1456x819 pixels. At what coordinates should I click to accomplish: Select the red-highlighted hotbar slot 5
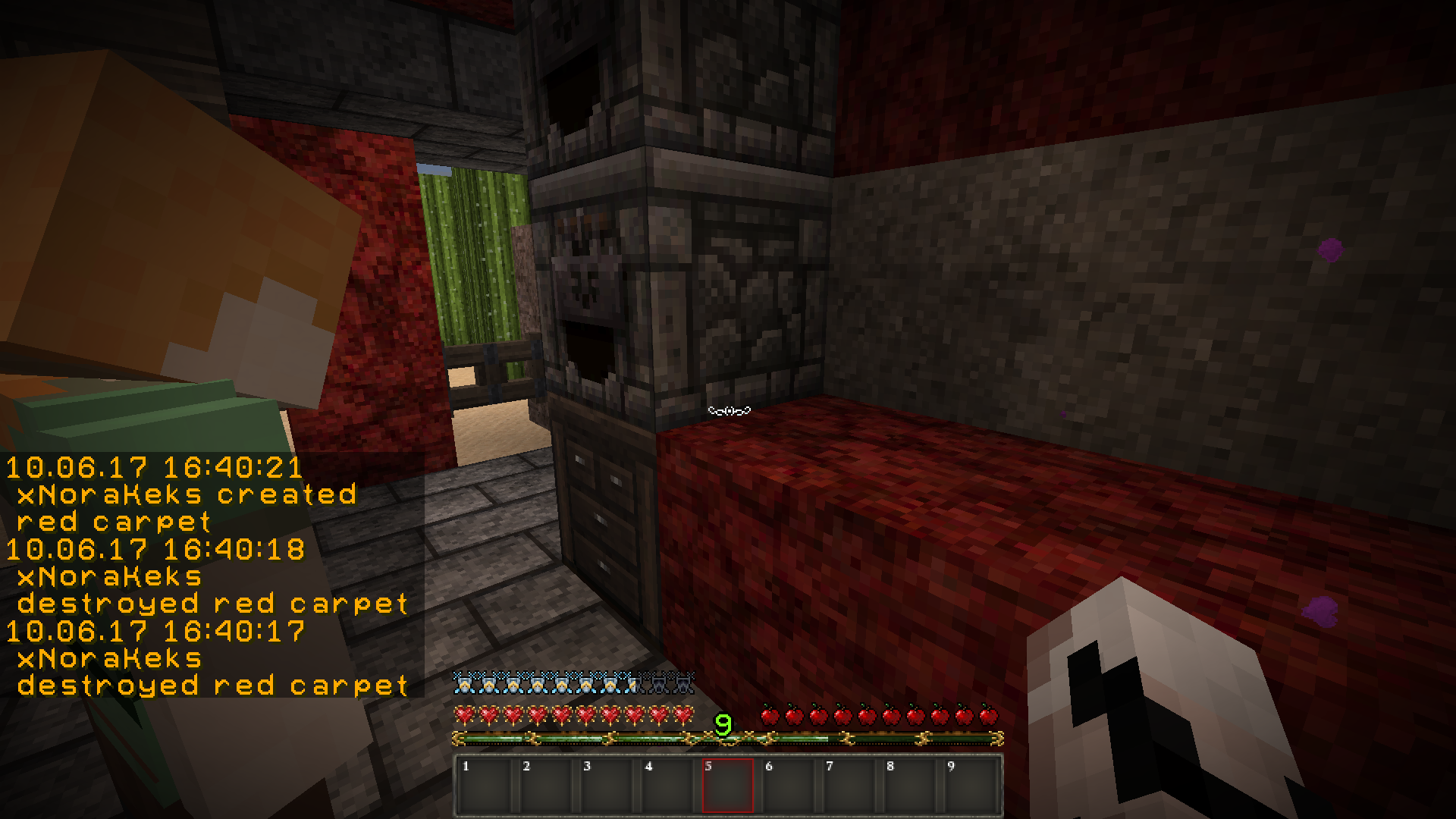pos(728,786)
